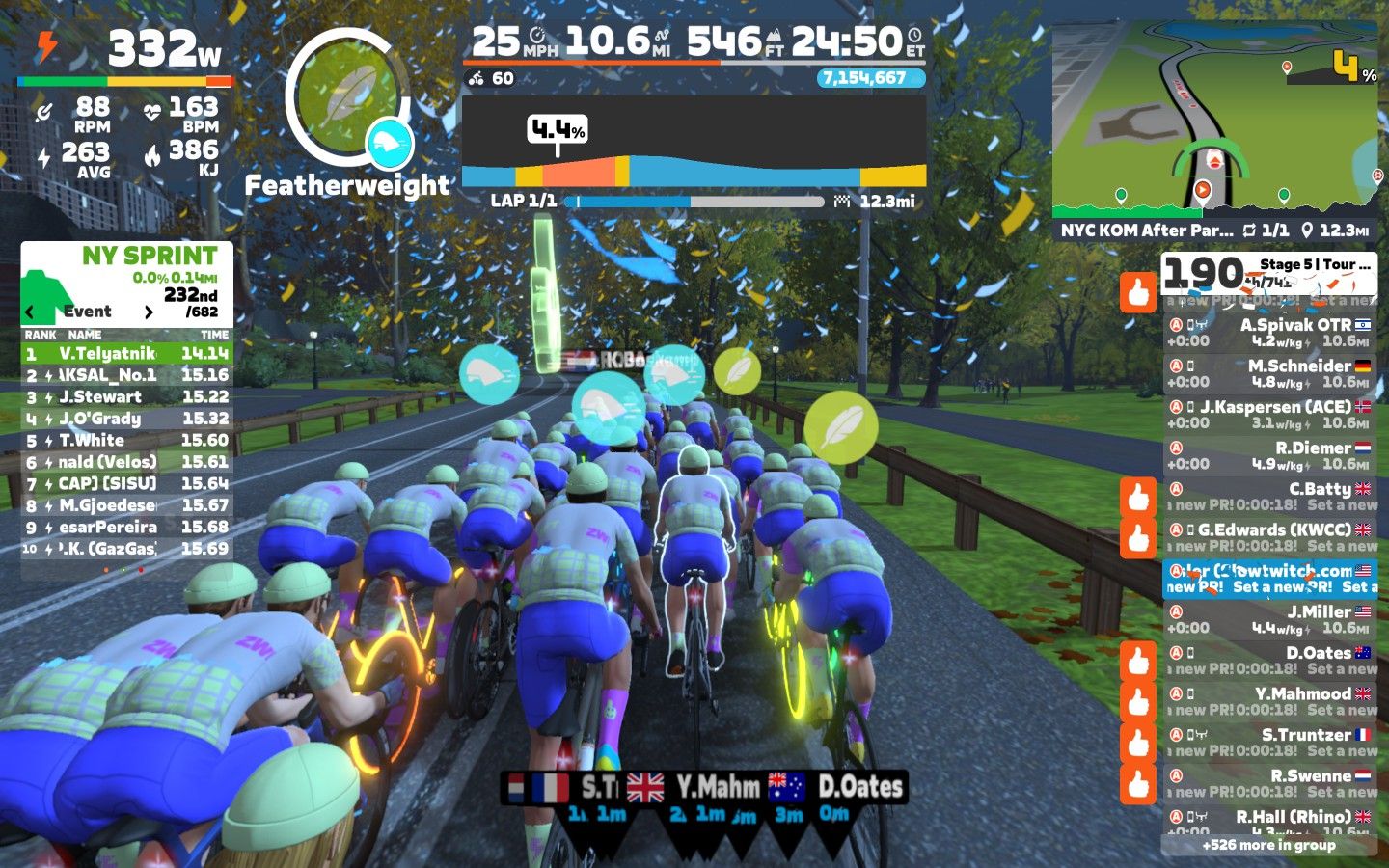Go to next leaderboard with right arrow

[149, 312]
